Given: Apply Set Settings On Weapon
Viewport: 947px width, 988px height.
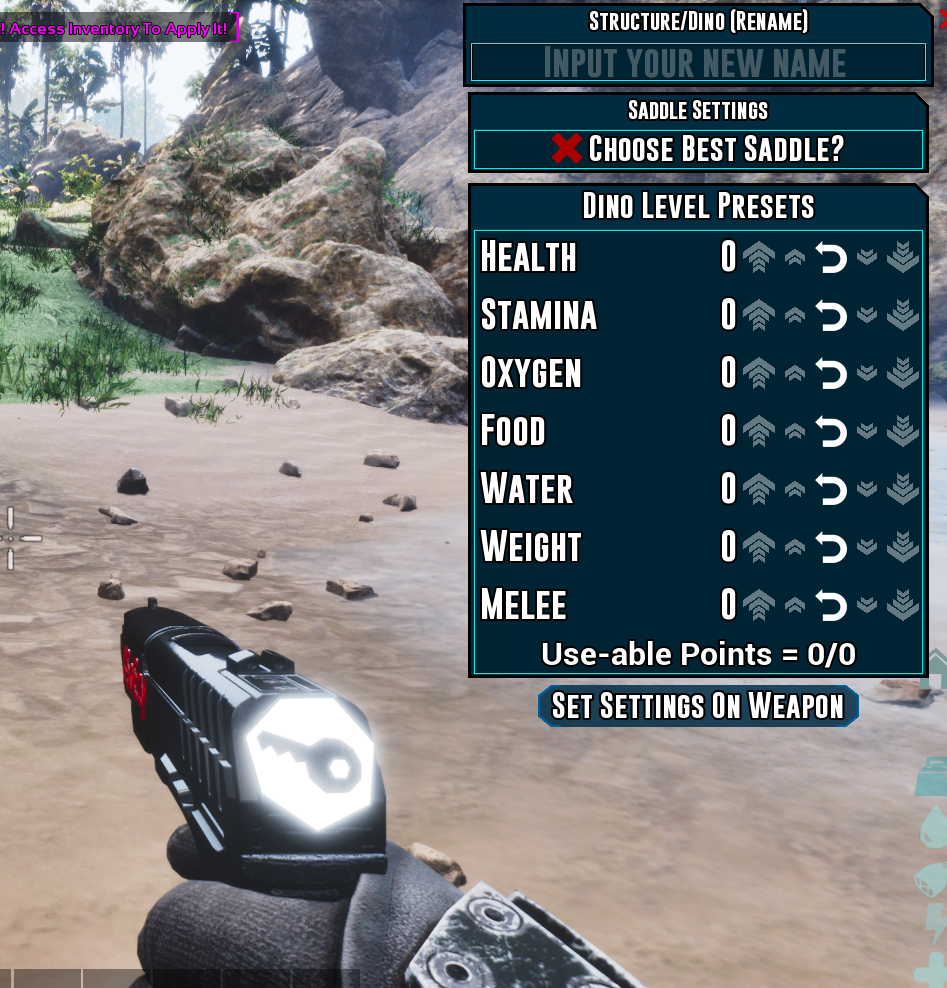Looking at the screenshot, I should [698, 706].
